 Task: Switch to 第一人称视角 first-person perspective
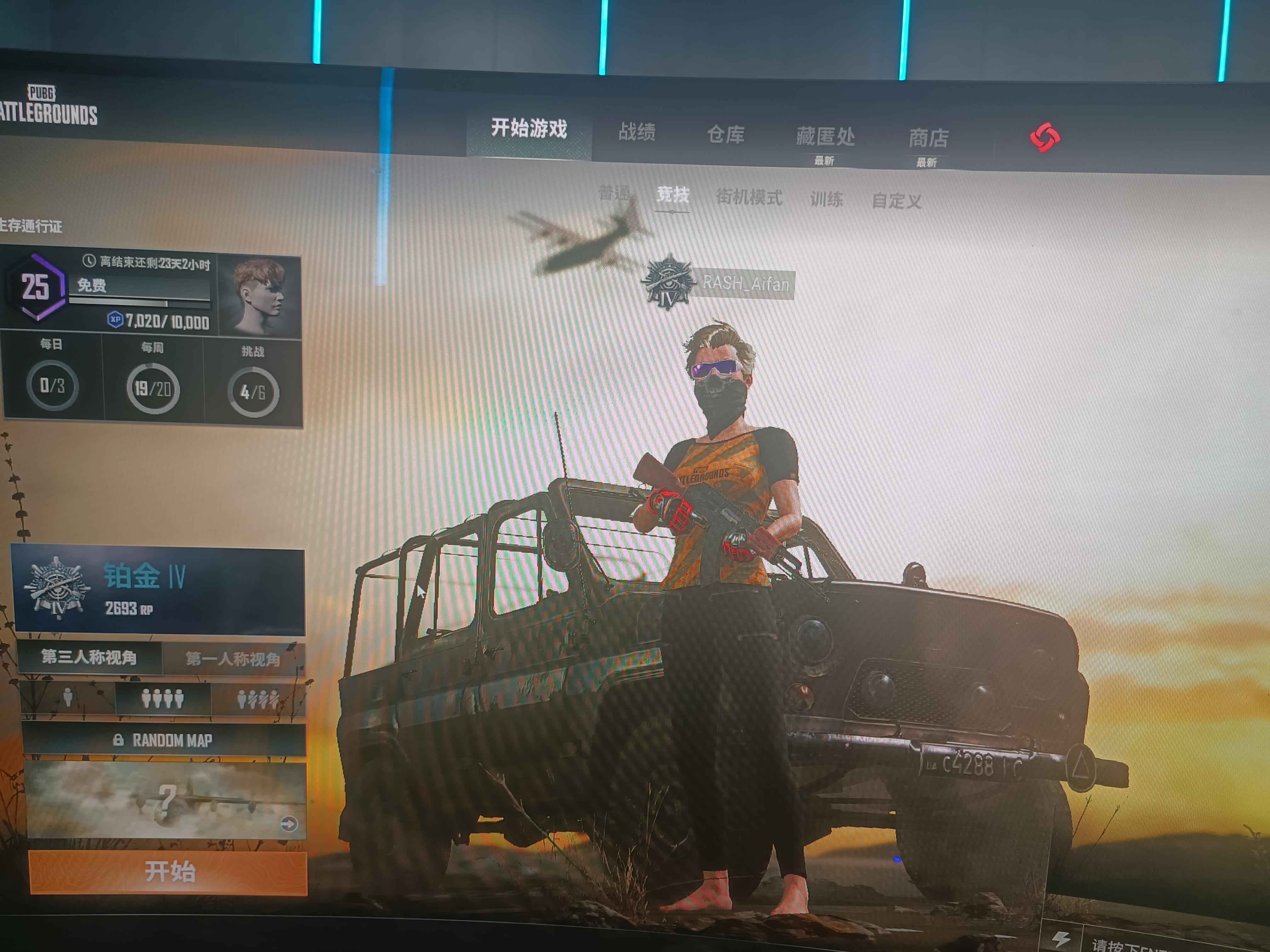(x=233, y=659)
